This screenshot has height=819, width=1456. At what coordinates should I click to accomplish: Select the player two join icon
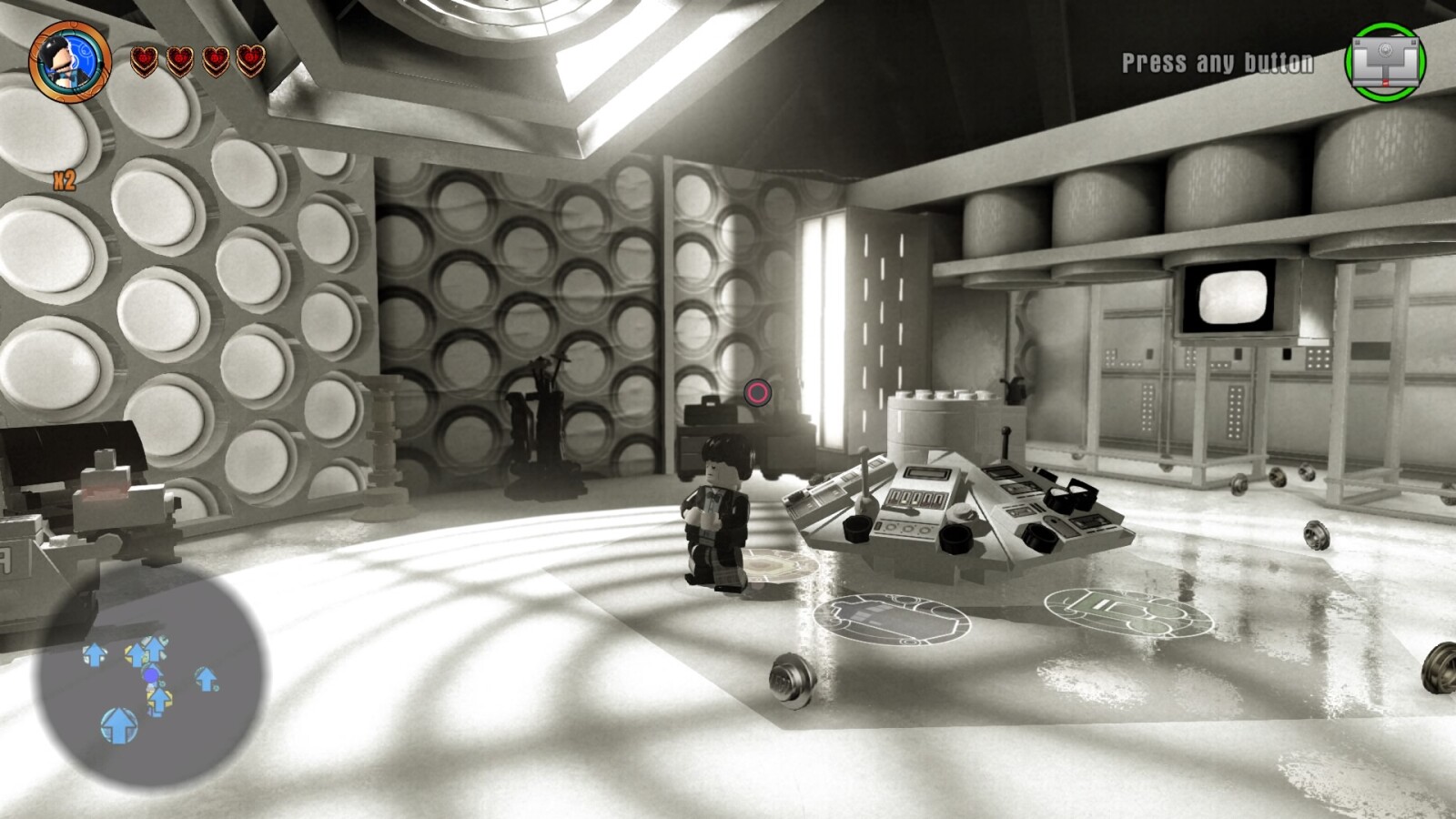pyautogui.click(x=1385, y=62)
